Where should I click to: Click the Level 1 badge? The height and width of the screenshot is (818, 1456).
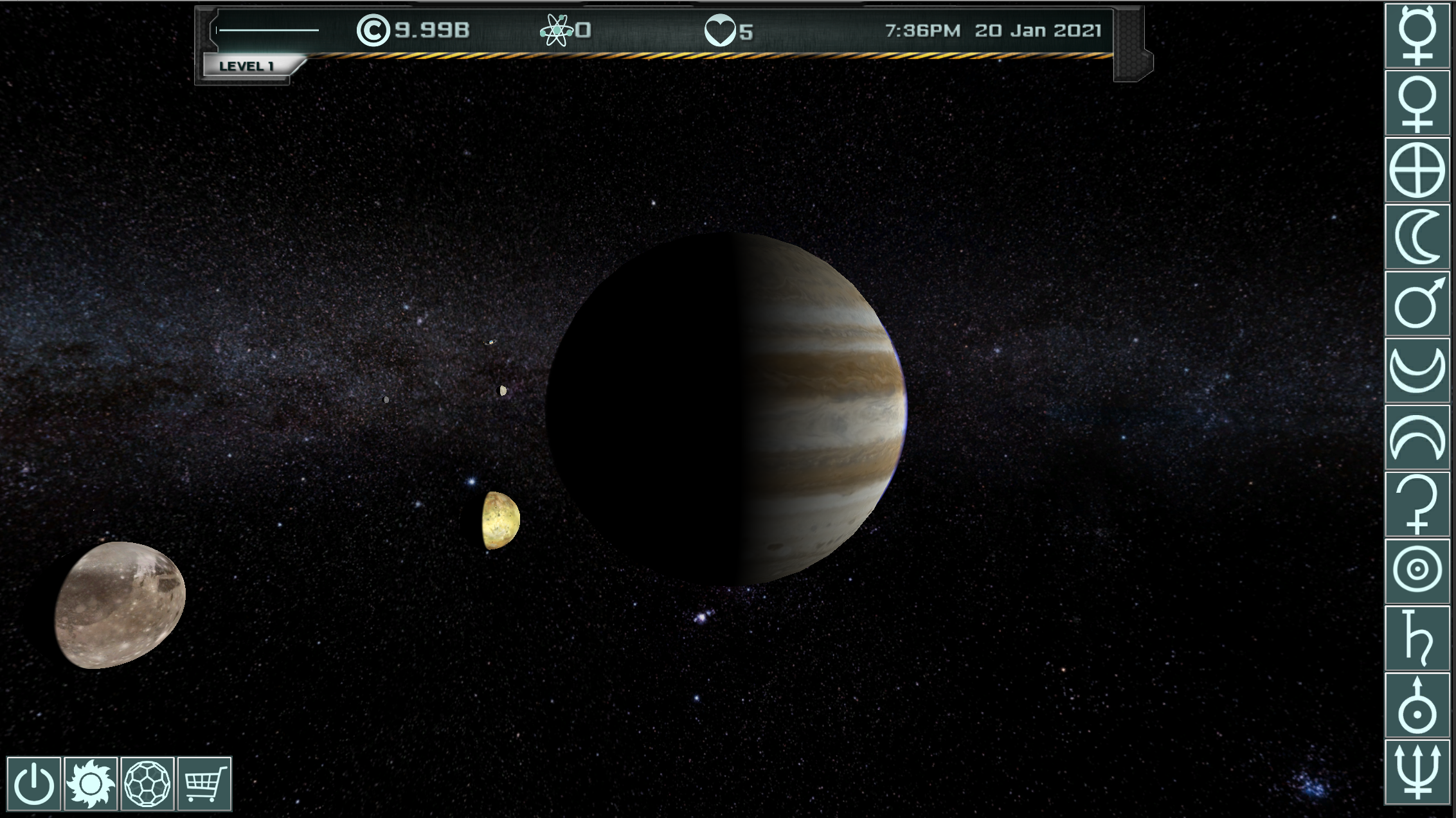tap(249, 65)
